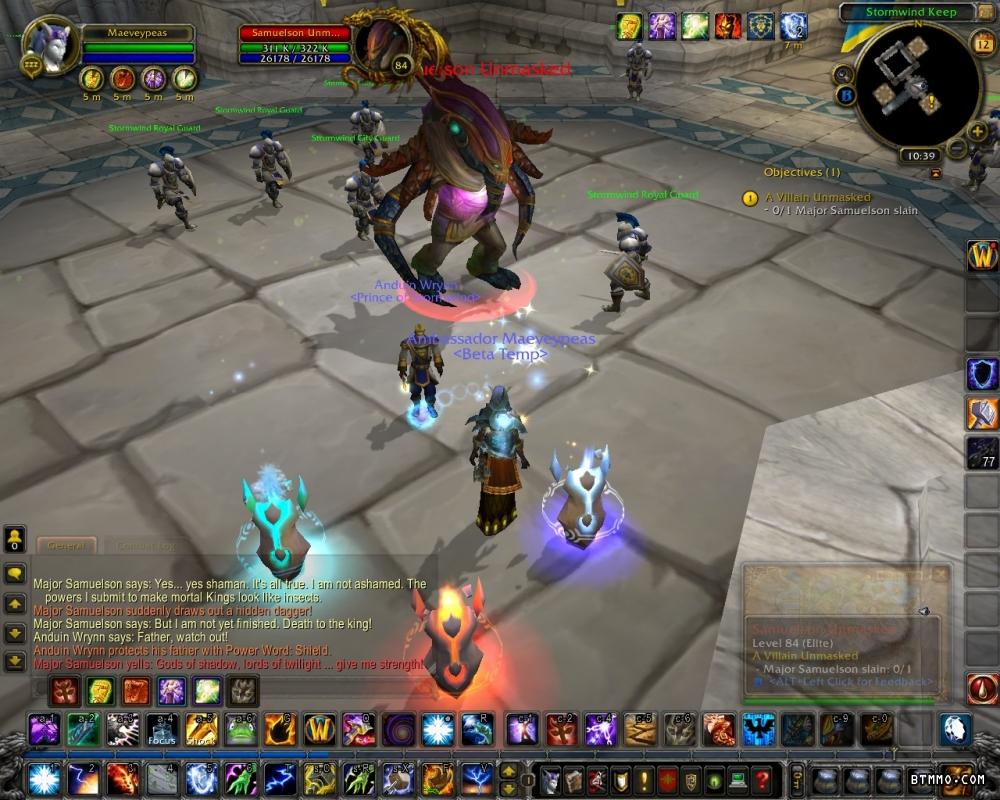
Task: Cast the a-4 Focus macro ability
Action: [161, 730]
